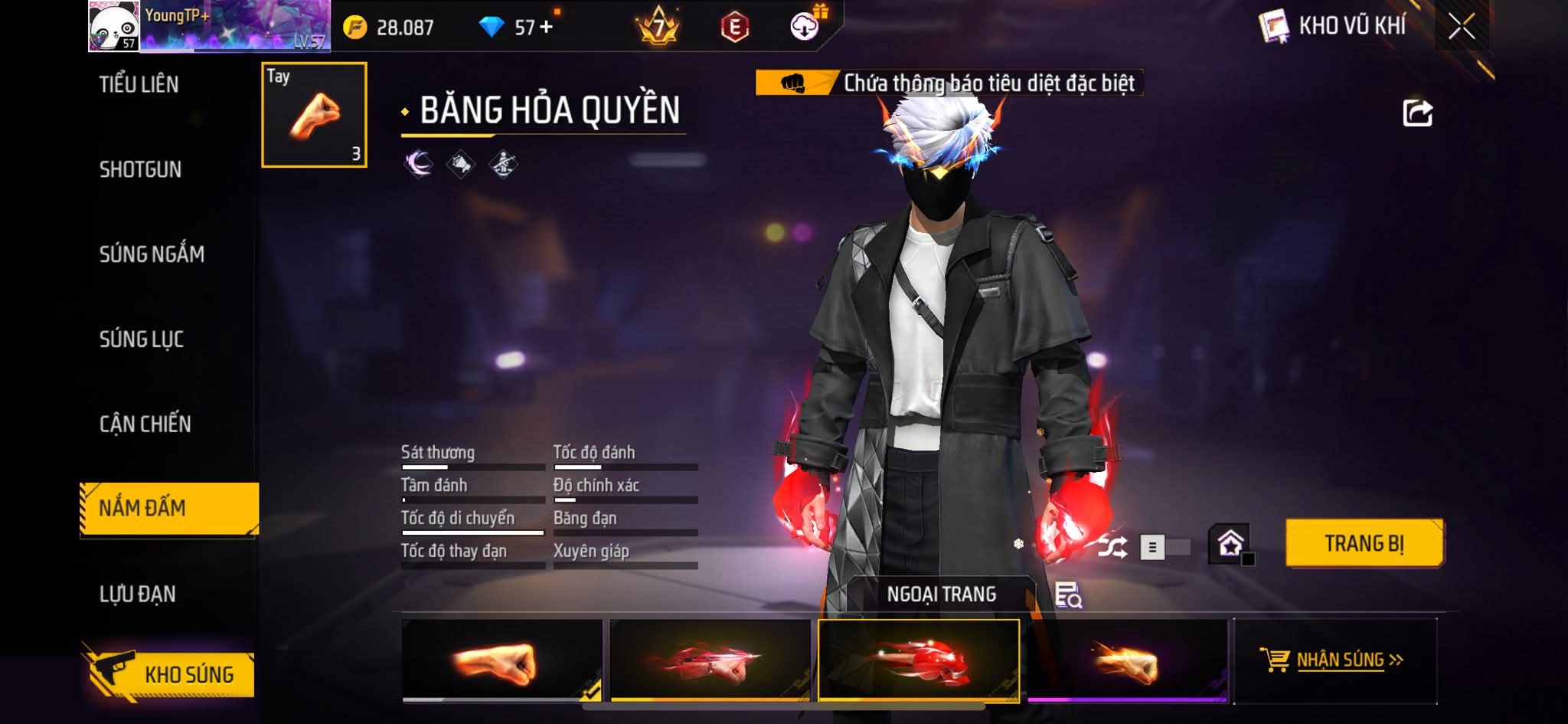Open the LỰU ĐẠN category
Viewport: 1568px width, 724px height.
138,594
